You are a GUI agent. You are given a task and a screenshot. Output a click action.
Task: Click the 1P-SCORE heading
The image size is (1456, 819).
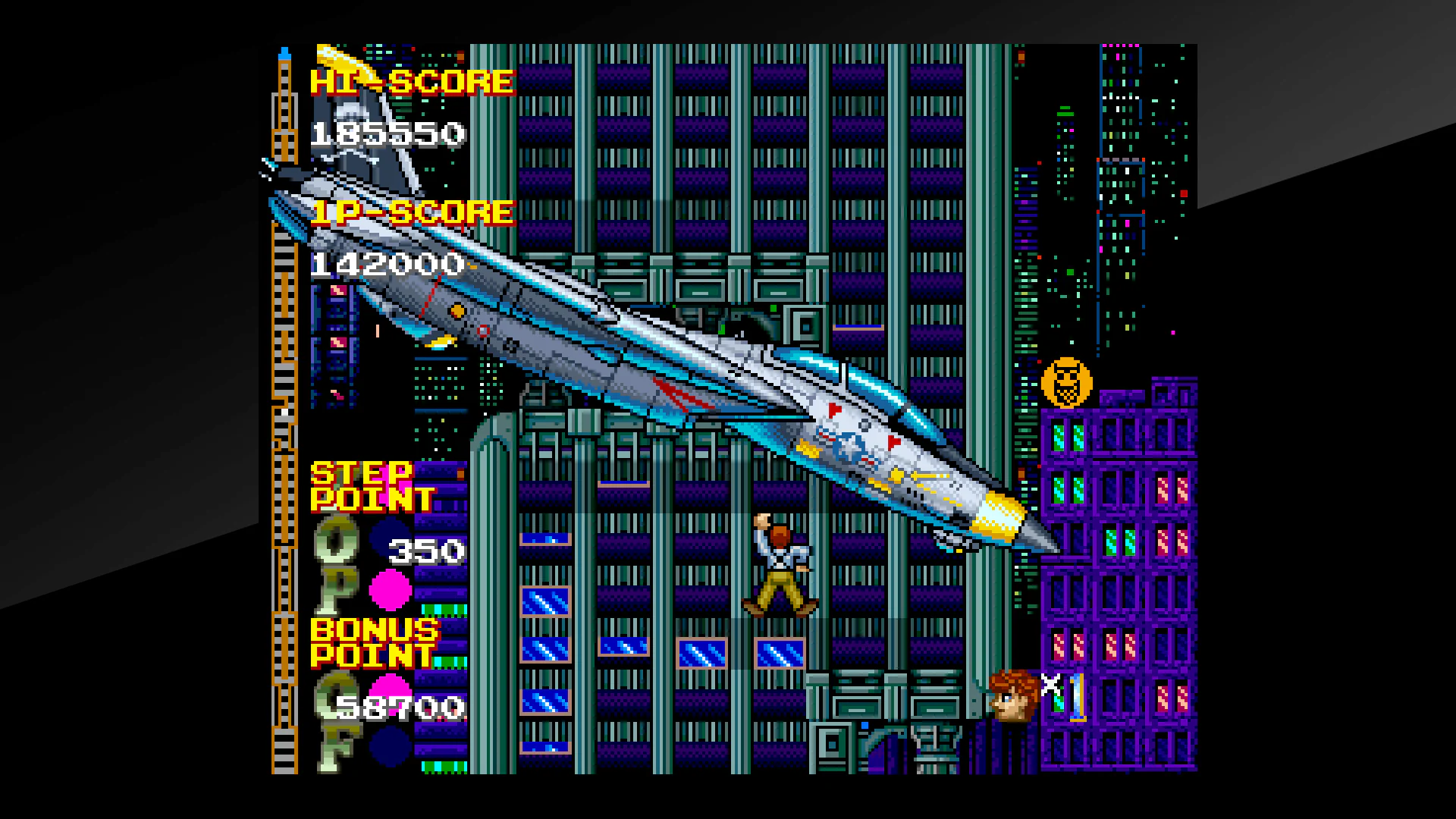[413, 215]
